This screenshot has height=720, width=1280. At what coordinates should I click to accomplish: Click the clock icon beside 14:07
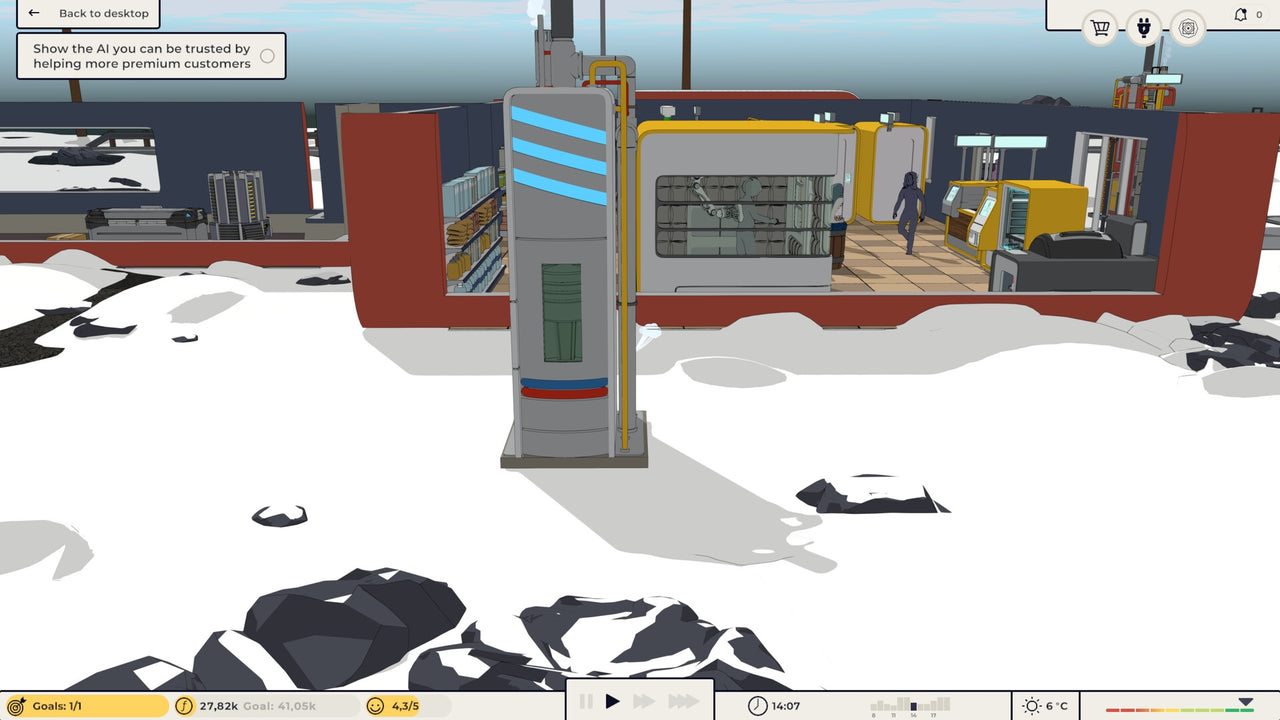[757, 705]
